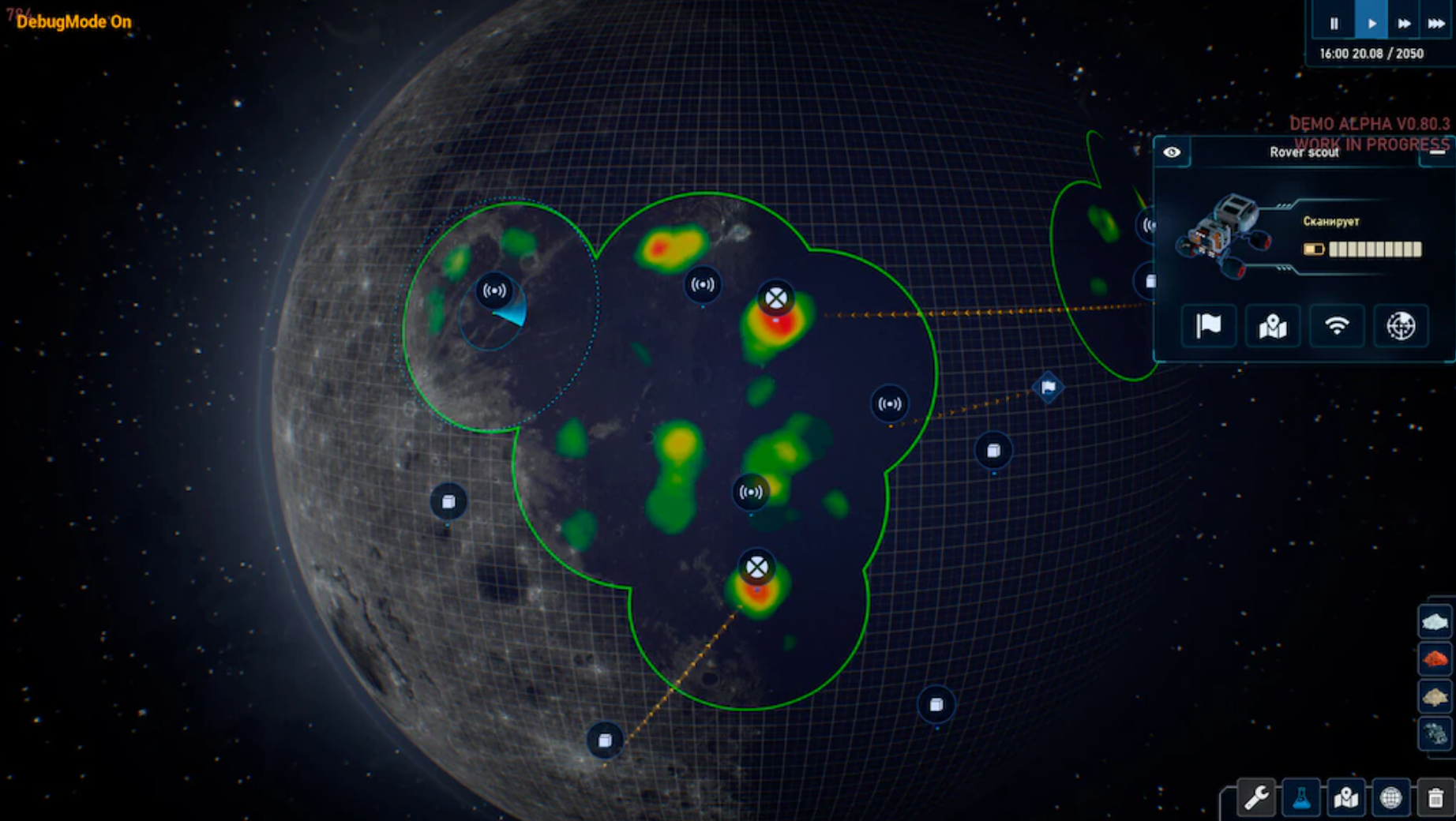
Task: Toggle the globe grid view
Action: click(1390, 798)
